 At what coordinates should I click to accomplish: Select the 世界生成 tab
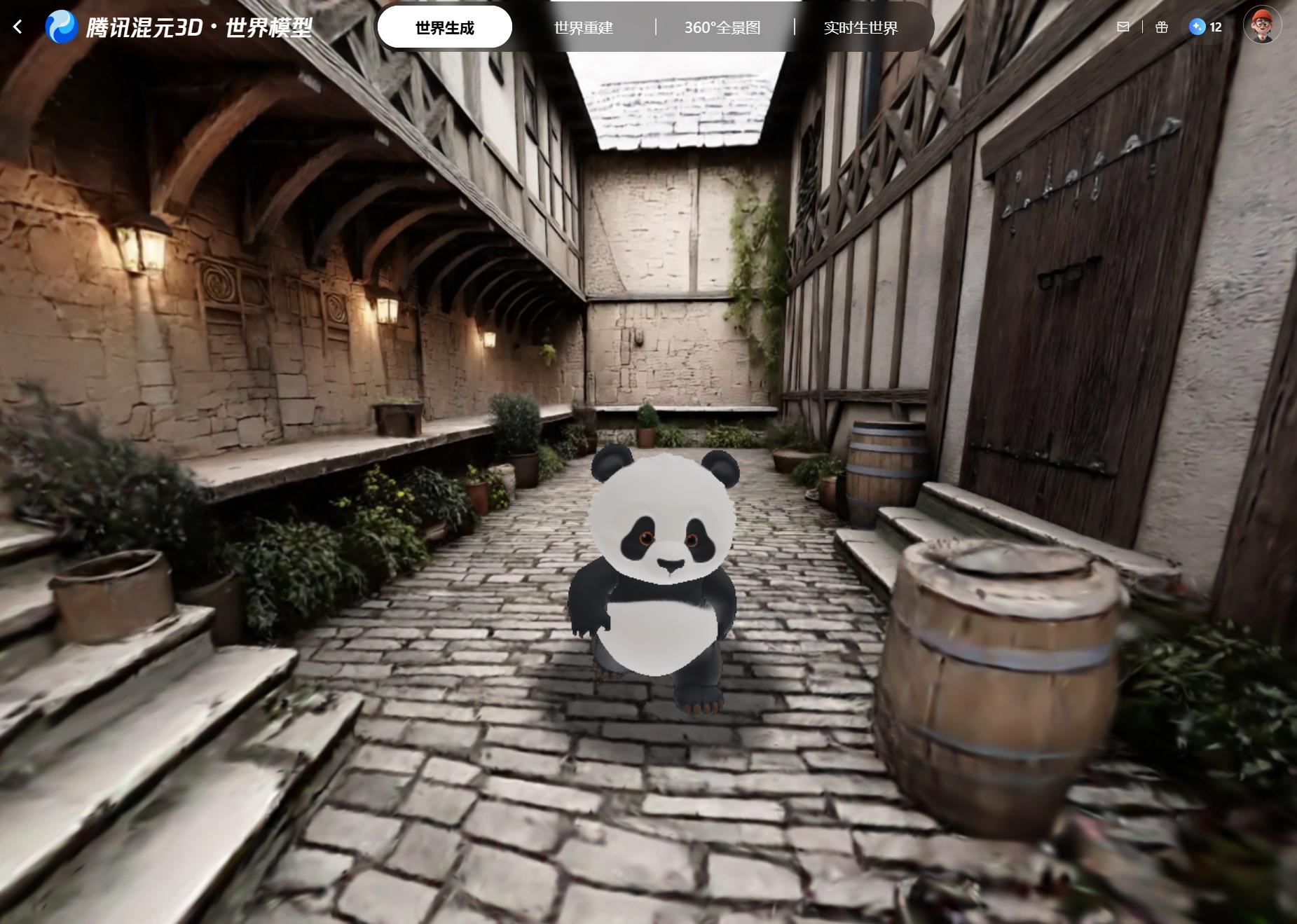pyautogui.click(x=444, y=28)
